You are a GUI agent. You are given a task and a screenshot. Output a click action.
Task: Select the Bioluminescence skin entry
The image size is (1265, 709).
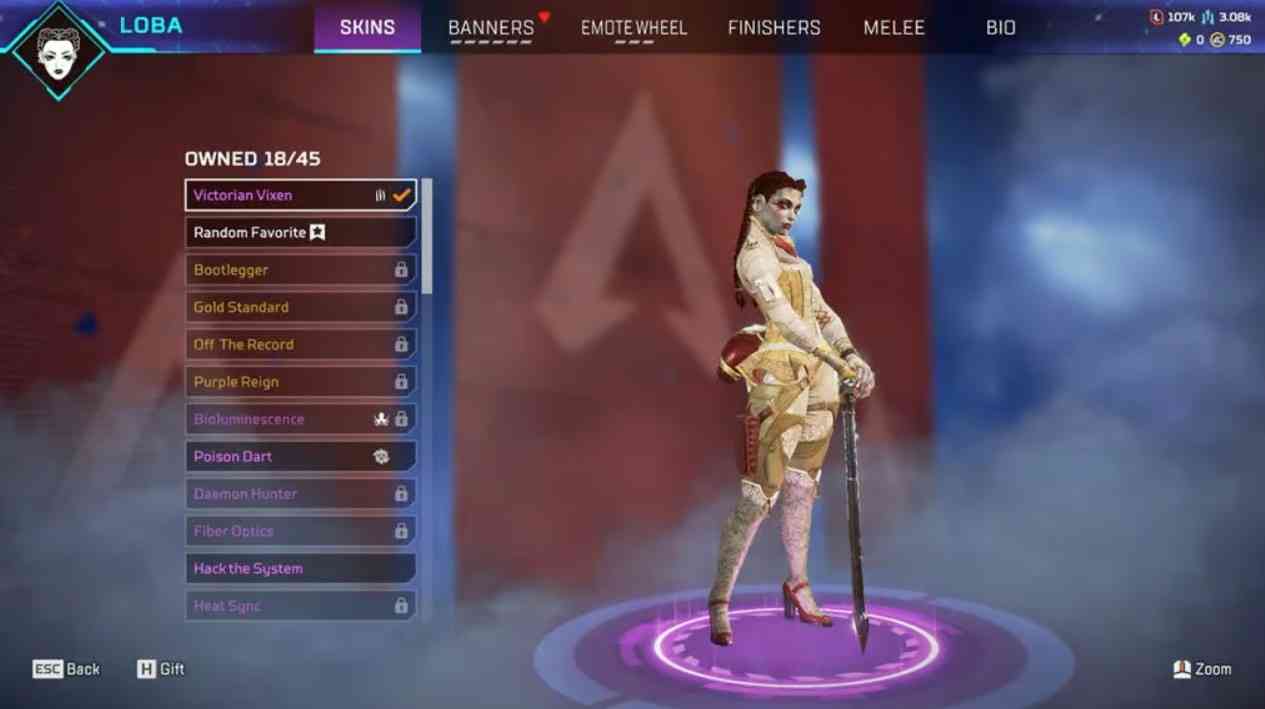click(x=300, y=419)
